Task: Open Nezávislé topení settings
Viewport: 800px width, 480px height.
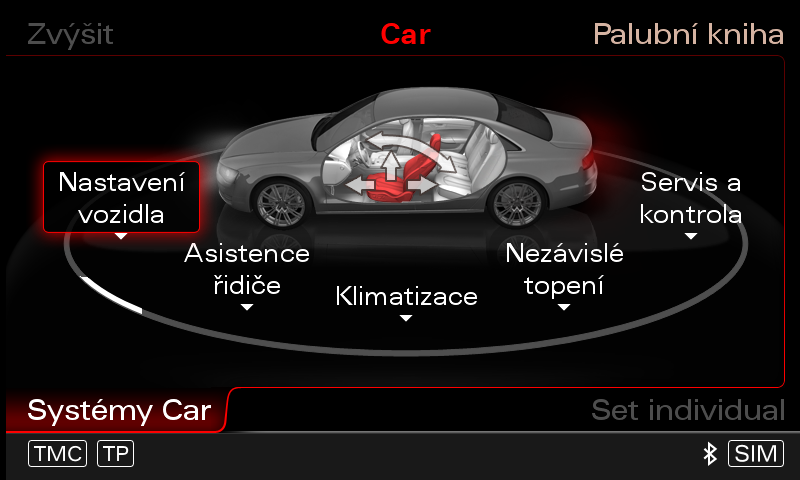Action: [564, 269]
